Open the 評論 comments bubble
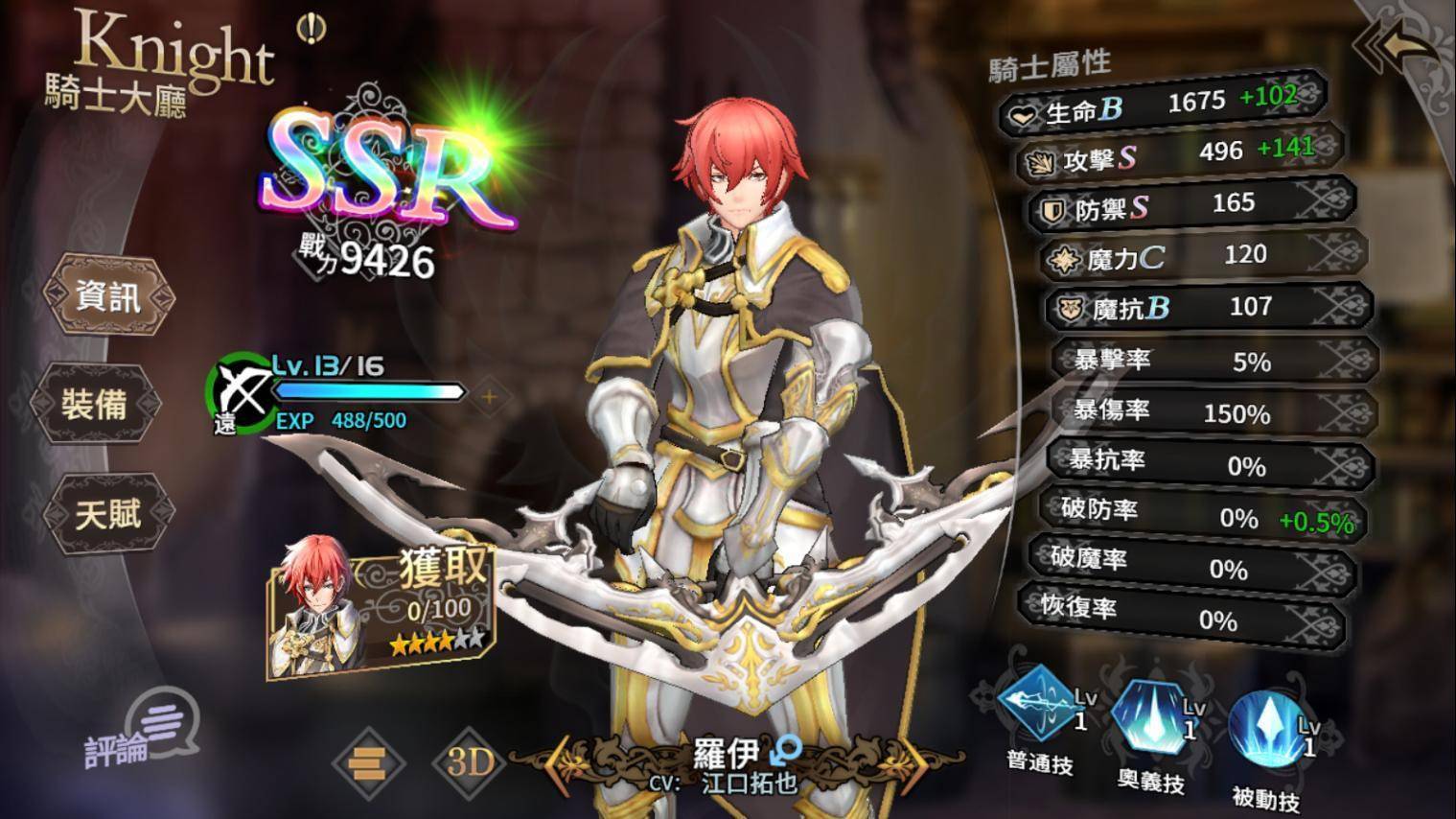Viewport: 1456px width, 819px height. coord(145,735)
